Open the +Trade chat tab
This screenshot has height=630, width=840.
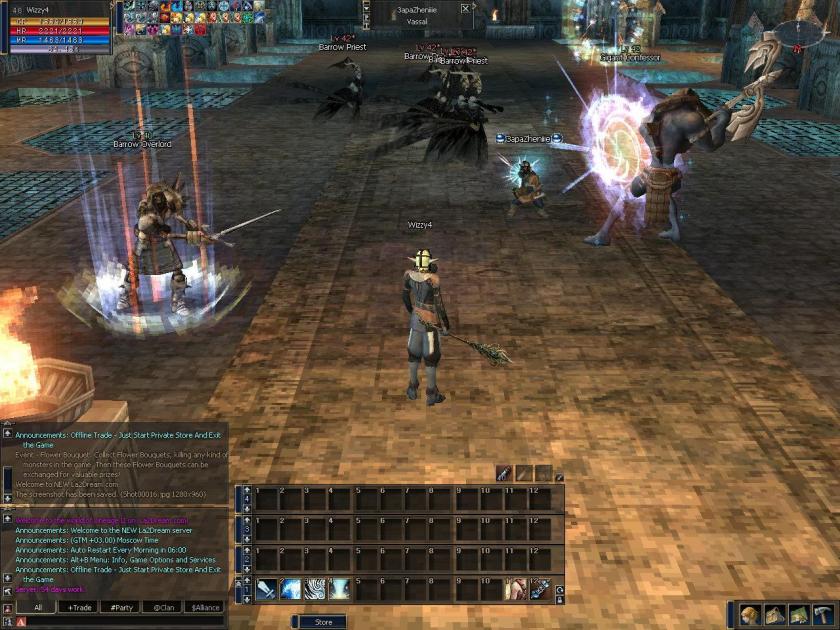[x=80, y=607]
